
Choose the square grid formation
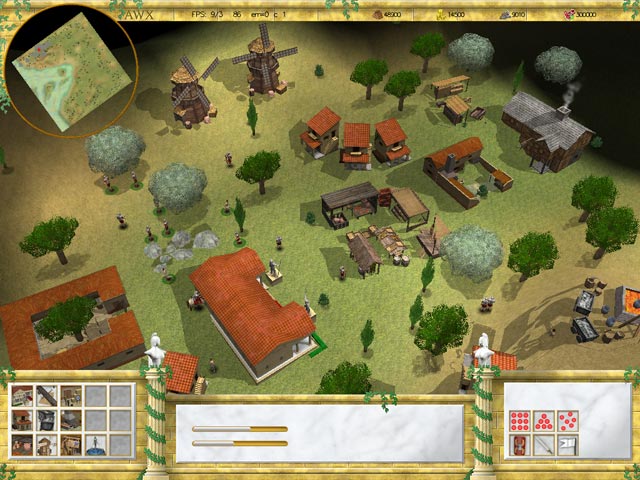(520, 419)
